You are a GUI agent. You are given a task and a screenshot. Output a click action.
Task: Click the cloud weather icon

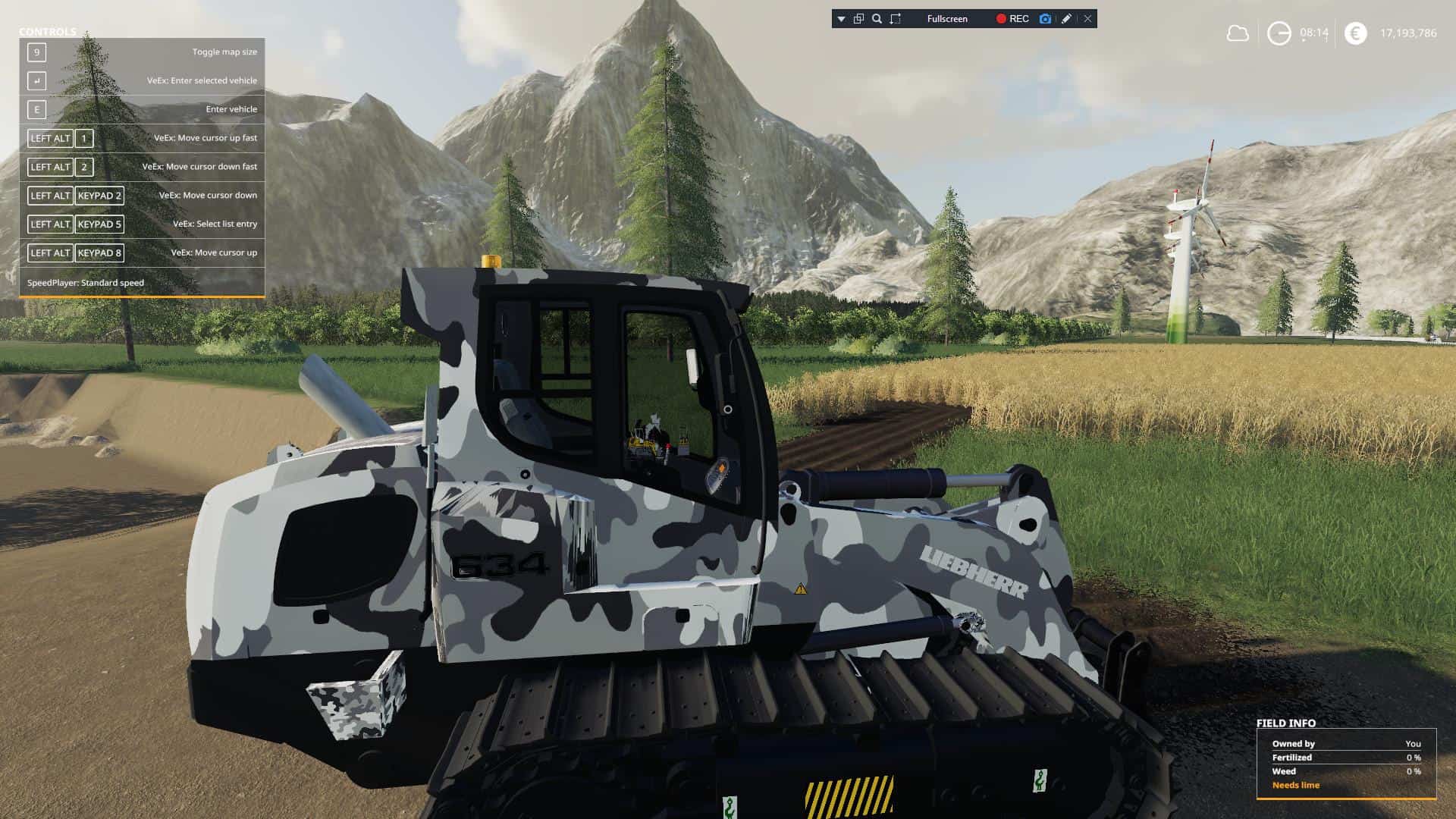tap(1238, 33)
